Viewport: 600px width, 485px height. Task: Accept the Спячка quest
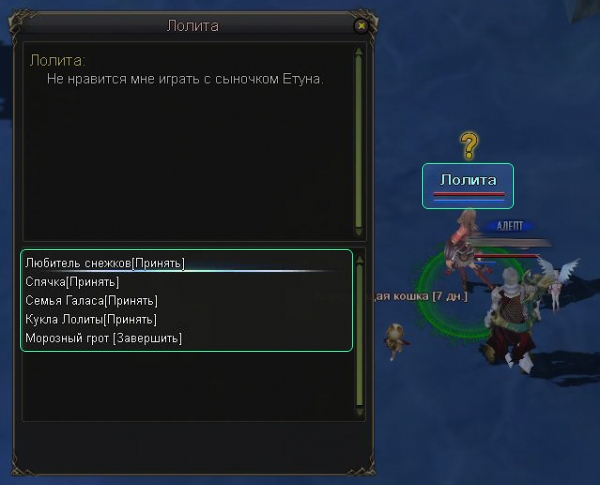[x=72, y=282]
